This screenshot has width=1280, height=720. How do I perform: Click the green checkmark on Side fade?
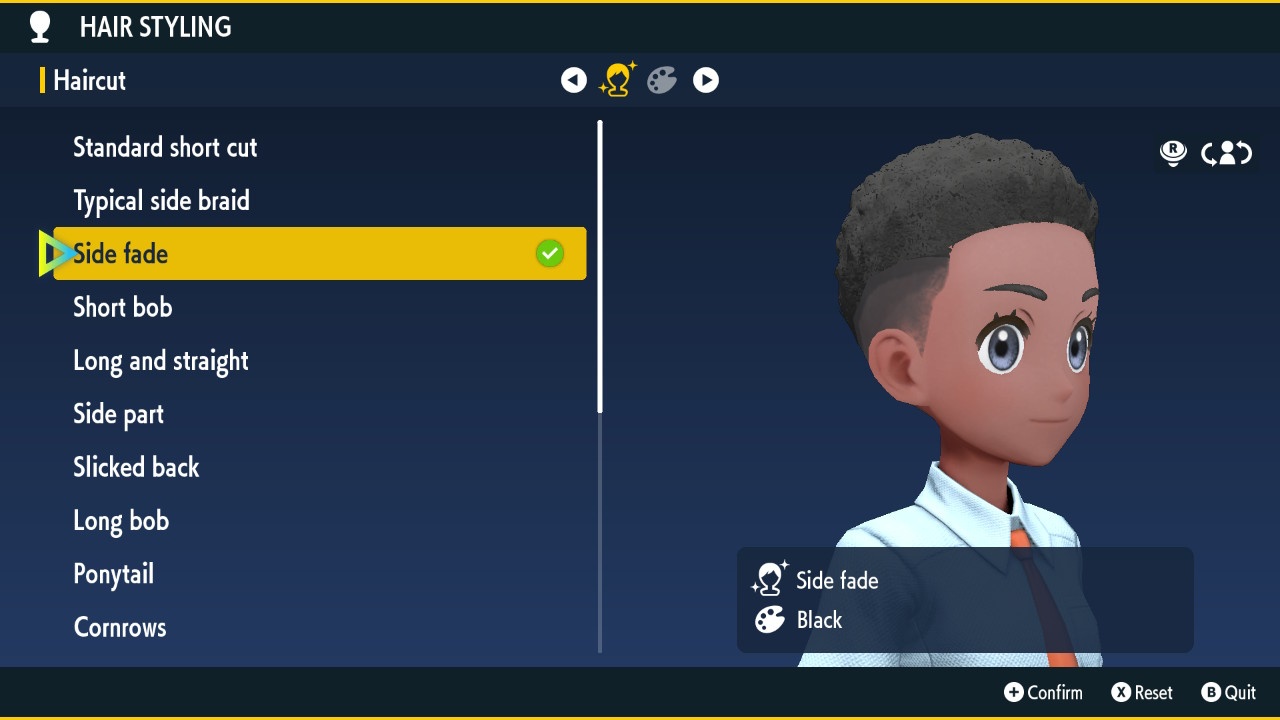pyautogui.click(x=549, y=253)
